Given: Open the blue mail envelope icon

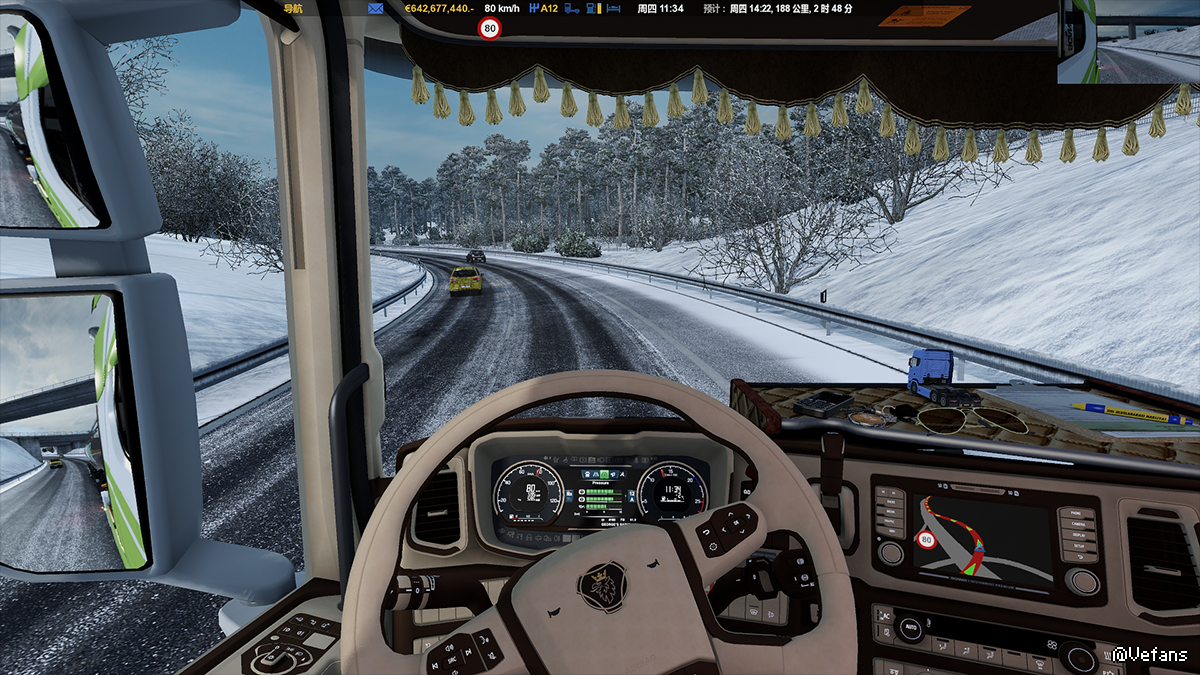Looking at the screenshot, I should (376, 8).
